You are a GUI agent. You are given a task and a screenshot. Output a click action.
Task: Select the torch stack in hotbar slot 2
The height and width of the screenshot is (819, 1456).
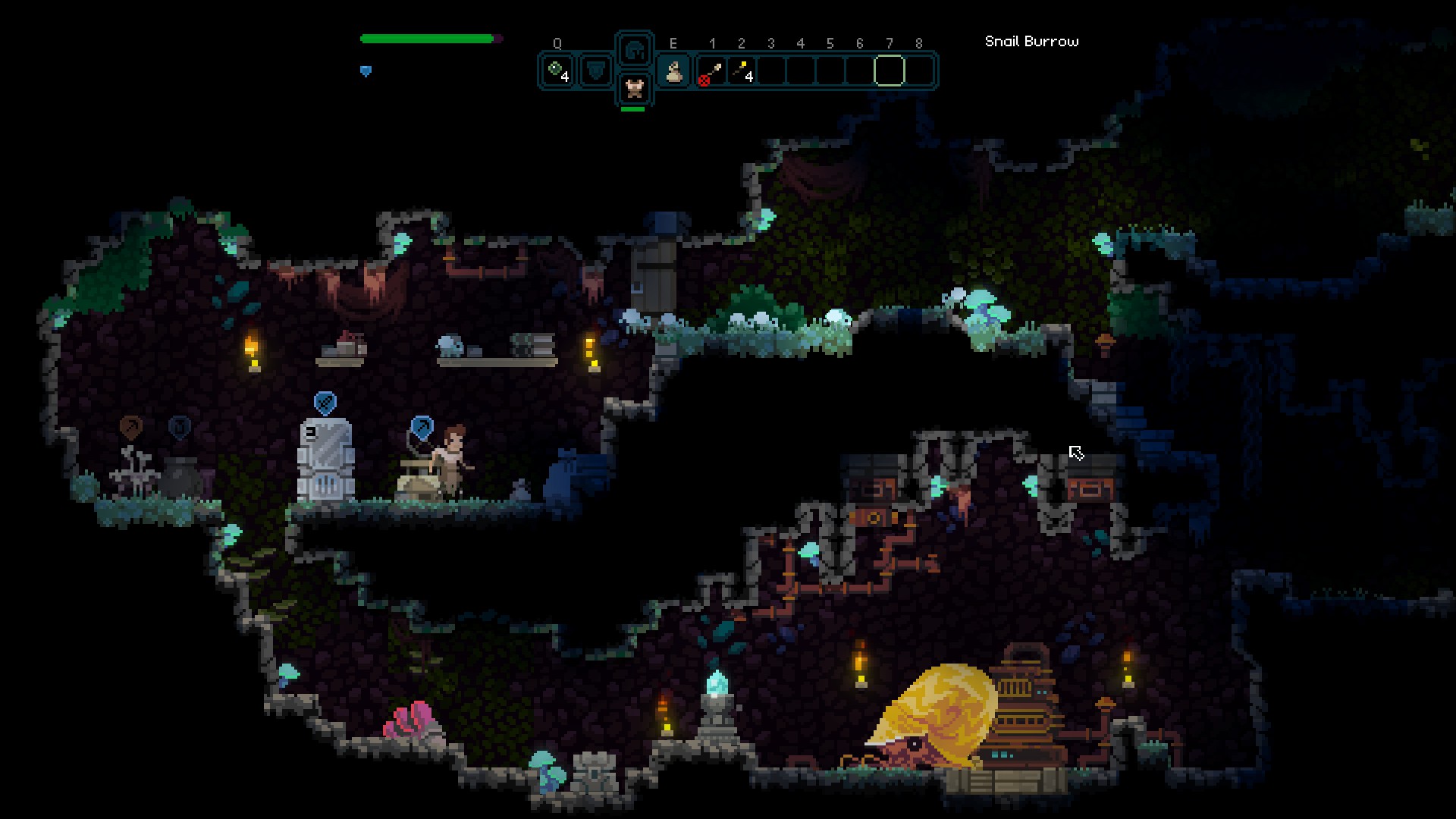click(x=741, y=71)
